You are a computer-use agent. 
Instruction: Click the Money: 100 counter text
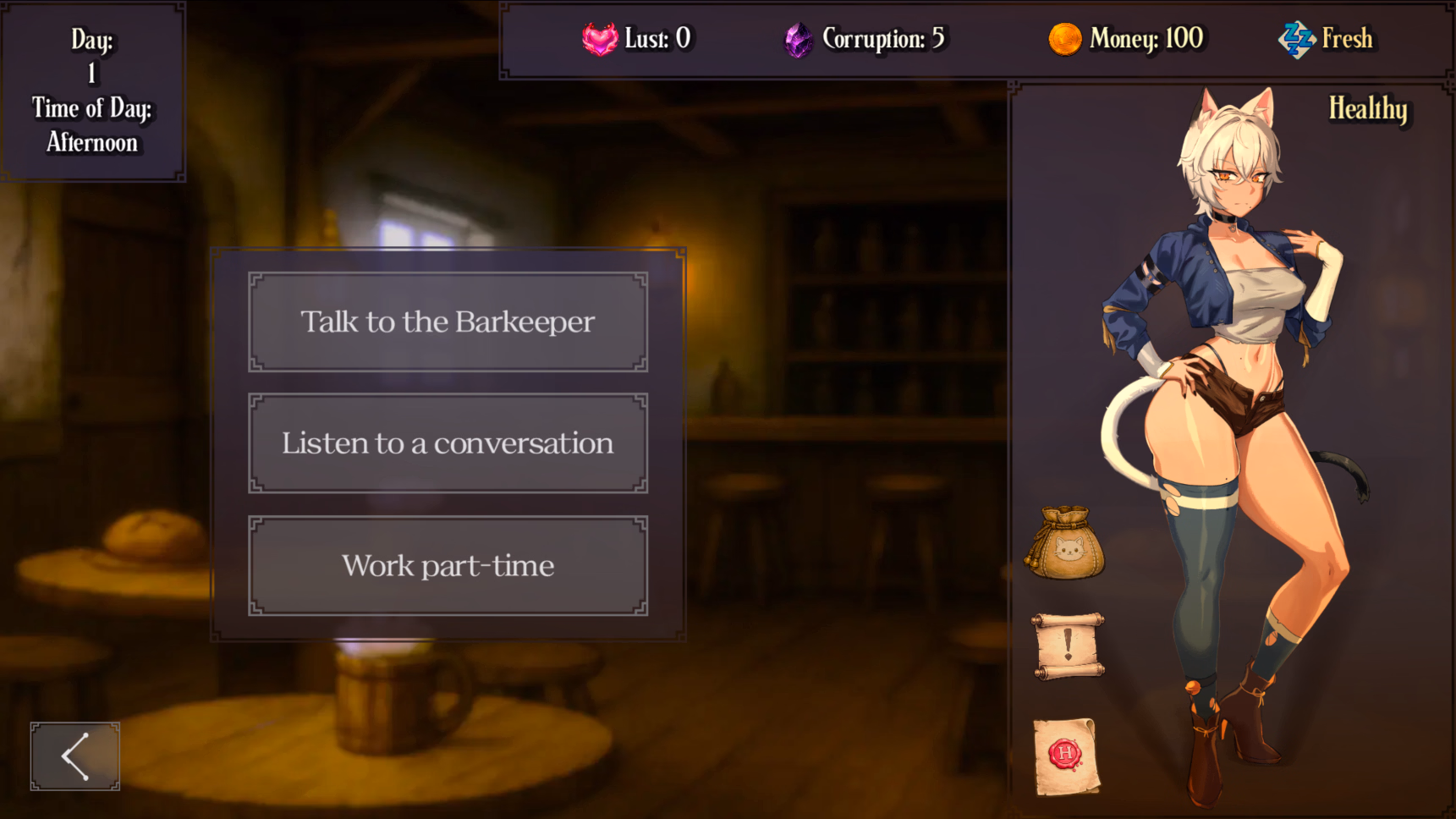pyautogui.click(x=1147, y=39)
